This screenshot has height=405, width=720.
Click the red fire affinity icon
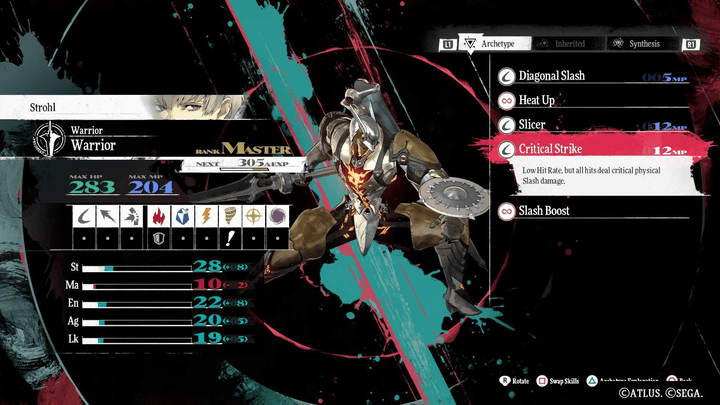(158, 217)
